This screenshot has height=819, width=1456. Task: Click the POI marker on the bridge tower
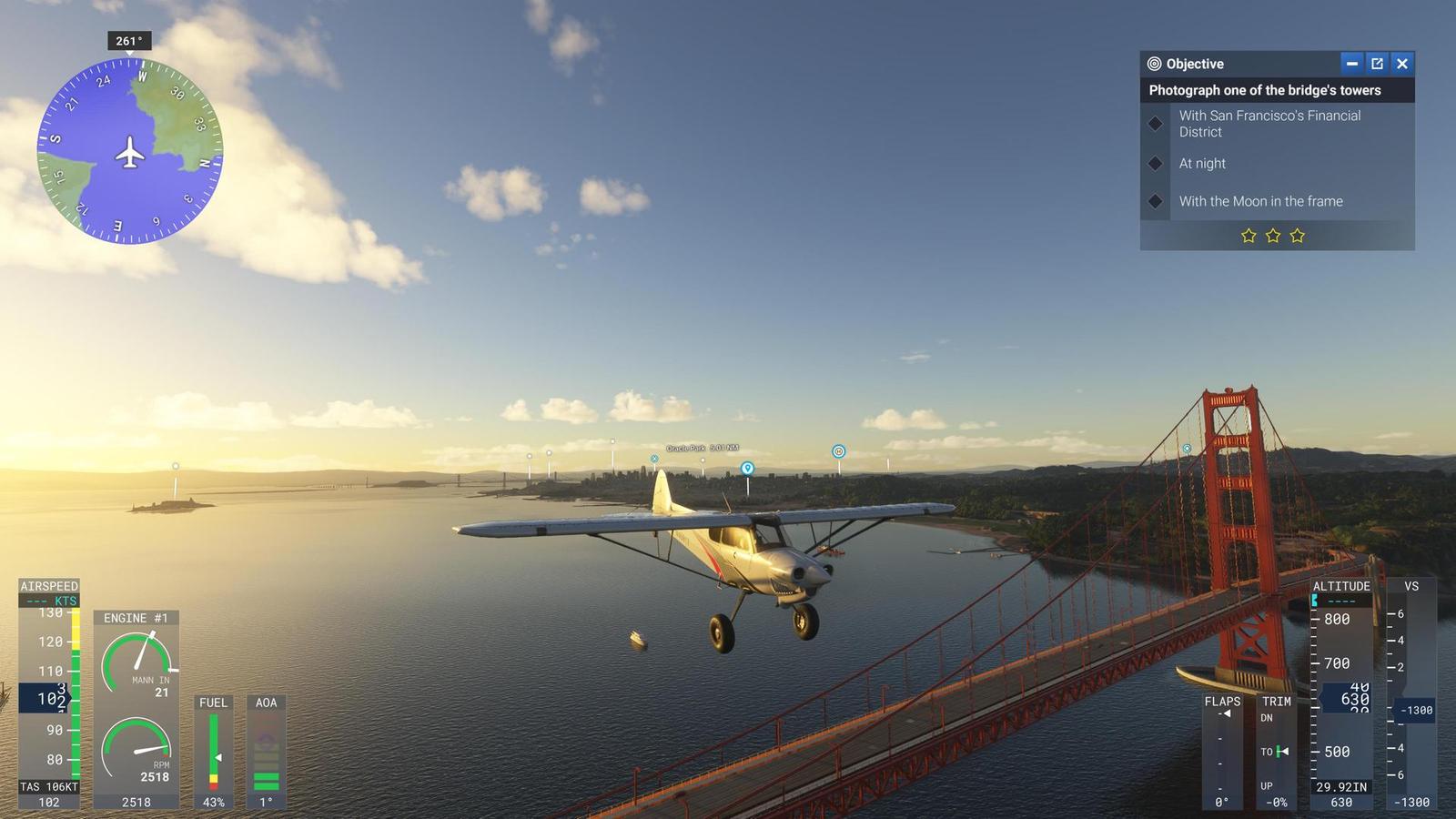[x=1187, y=448]
